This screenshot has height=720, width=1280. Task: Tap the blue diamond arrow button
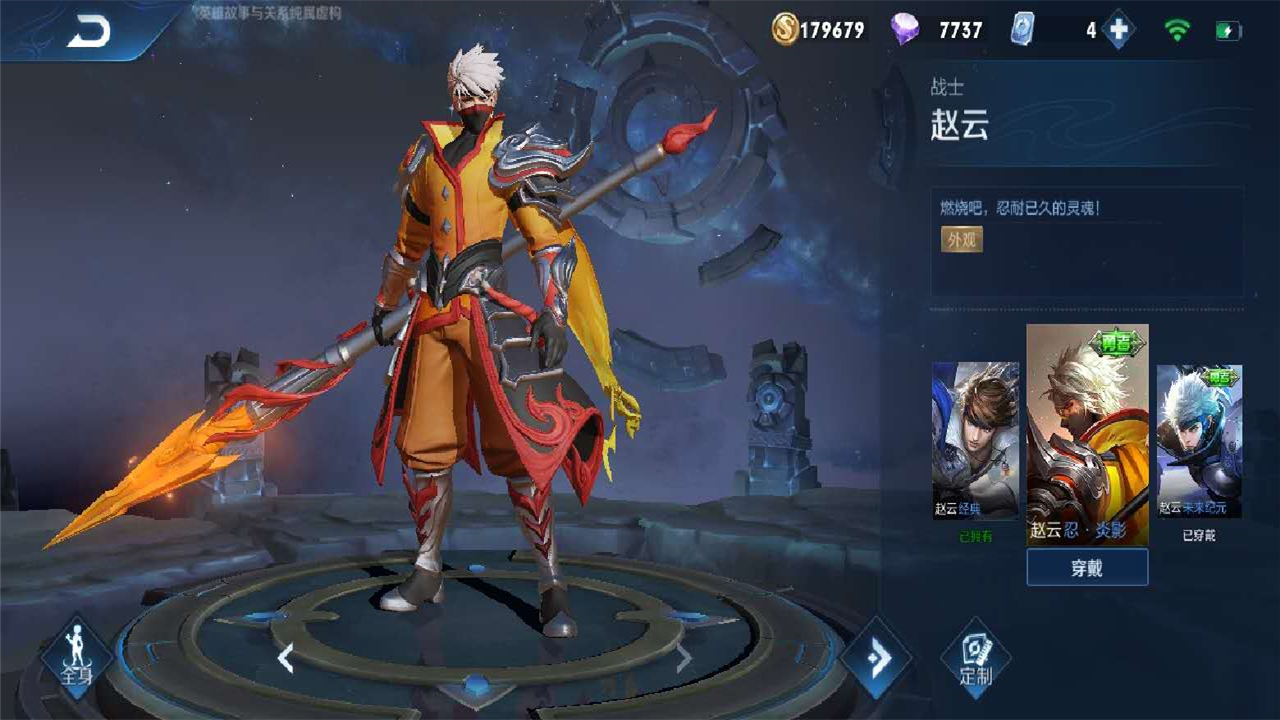[877, 657]
